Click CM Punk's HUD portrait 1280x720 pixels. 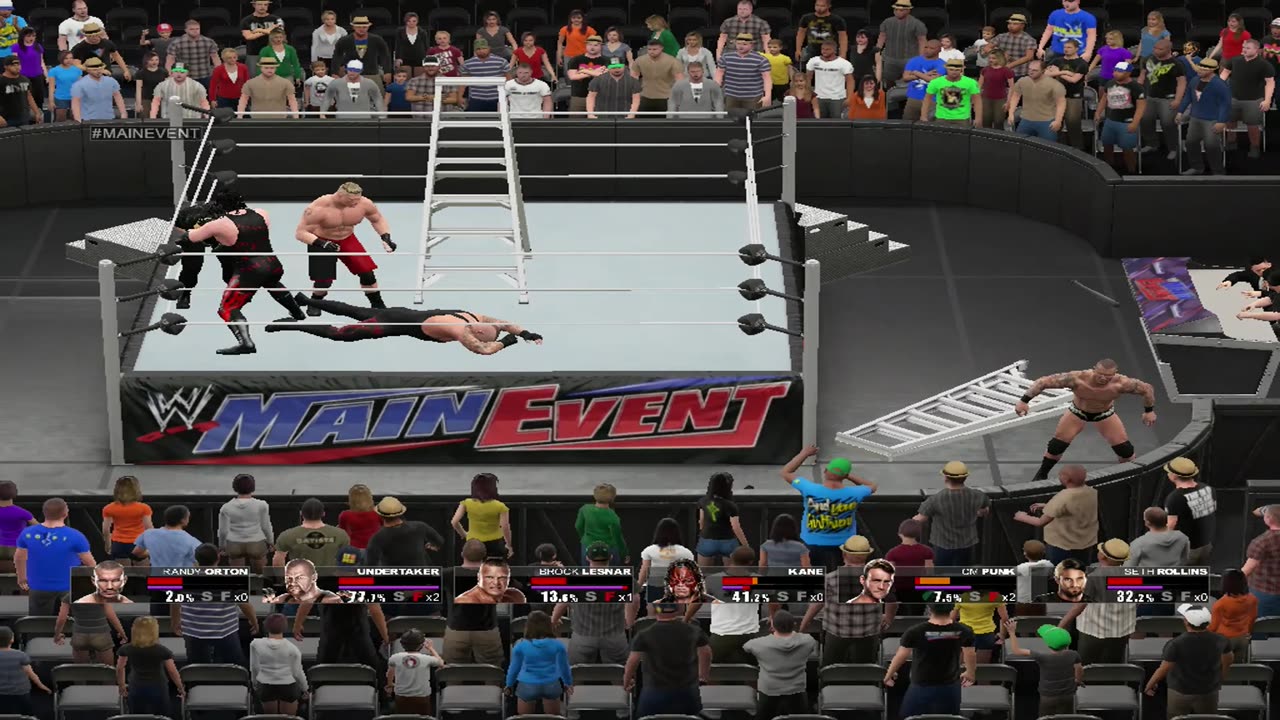[876, 582]
